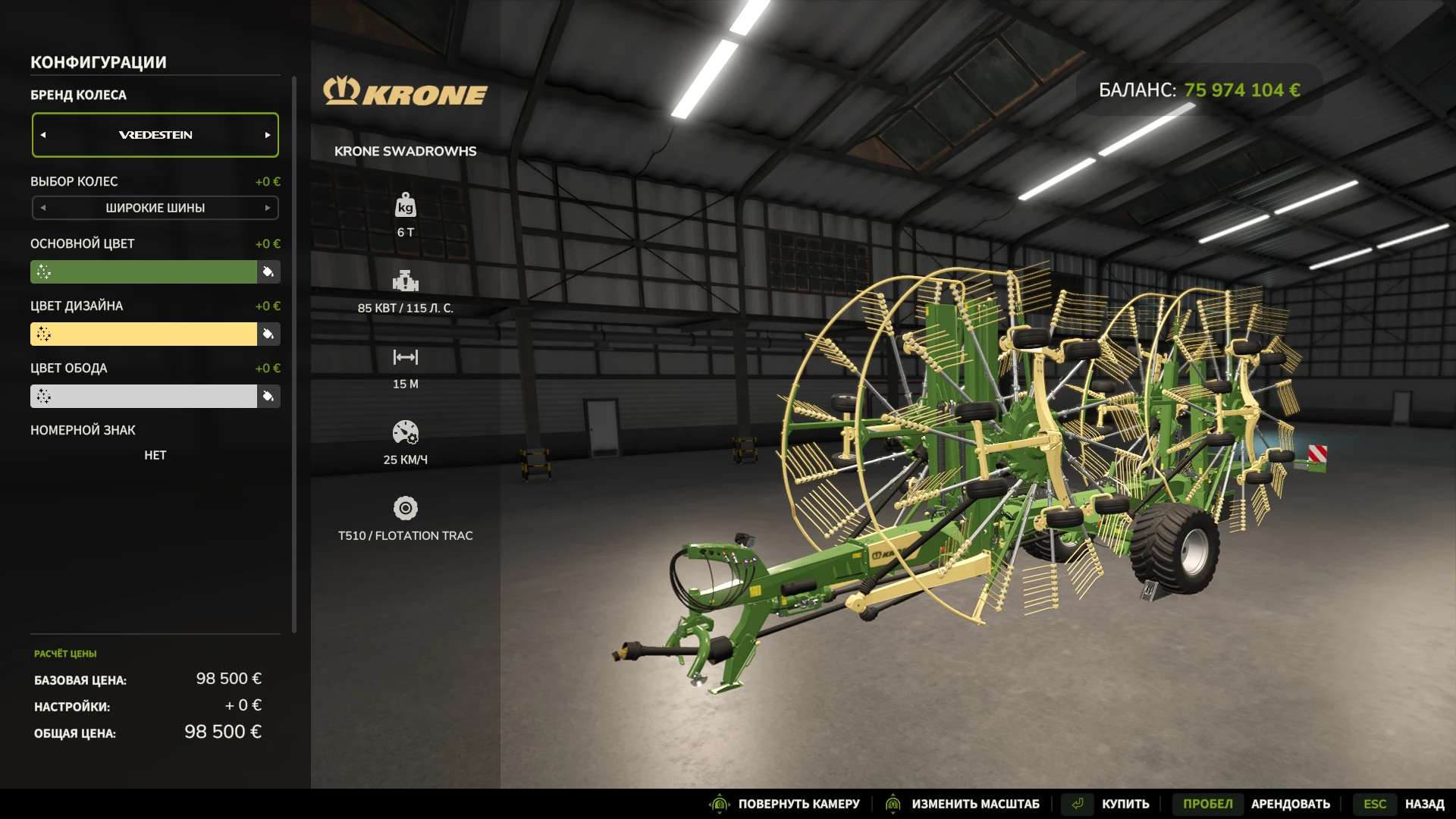
Task: Choose next wheel type after Широкие шины
Action: [x=267, y=208]
